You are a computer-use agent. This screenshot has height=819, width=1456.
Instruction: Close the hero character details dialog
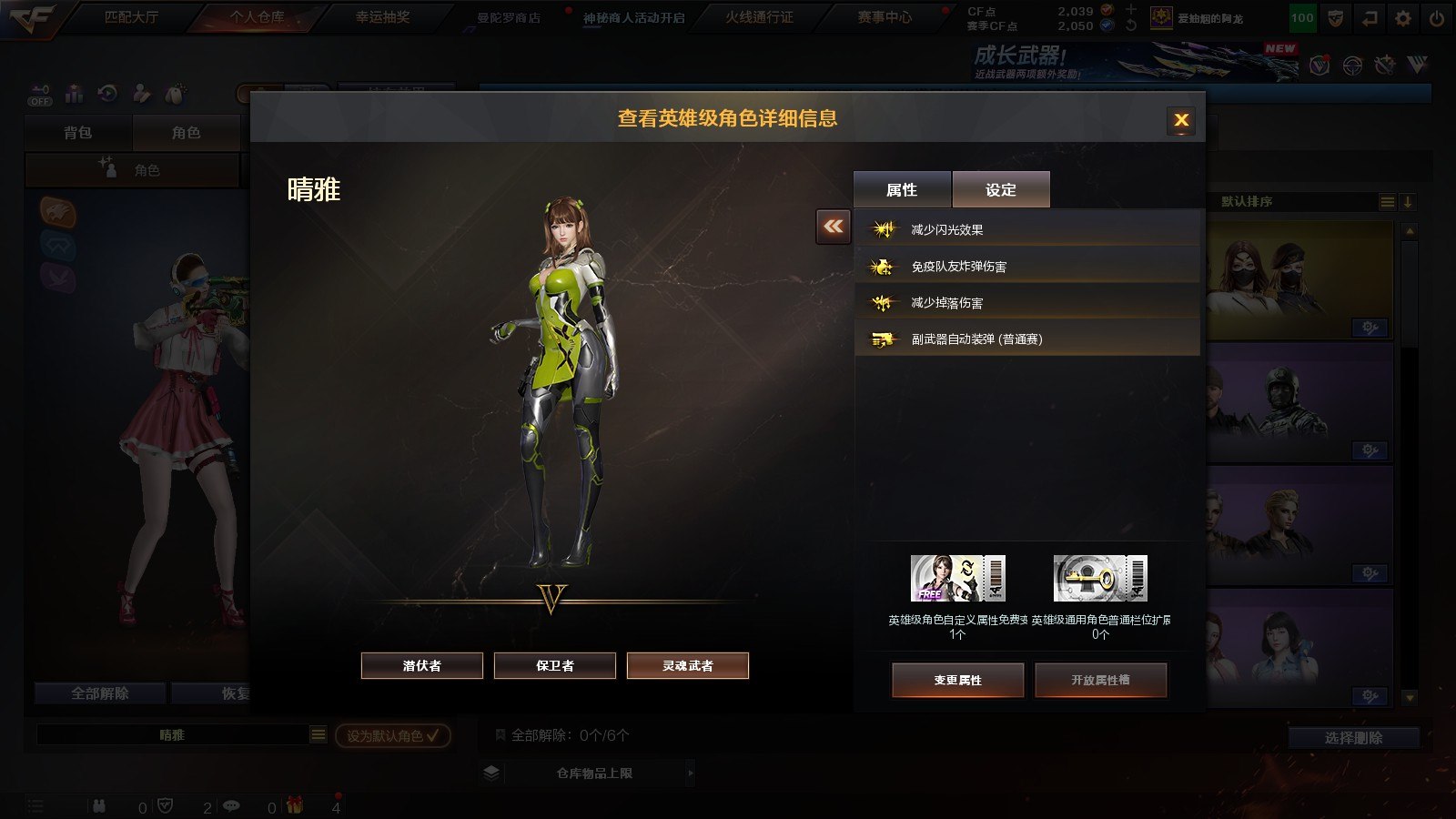tap(1181, 120)
